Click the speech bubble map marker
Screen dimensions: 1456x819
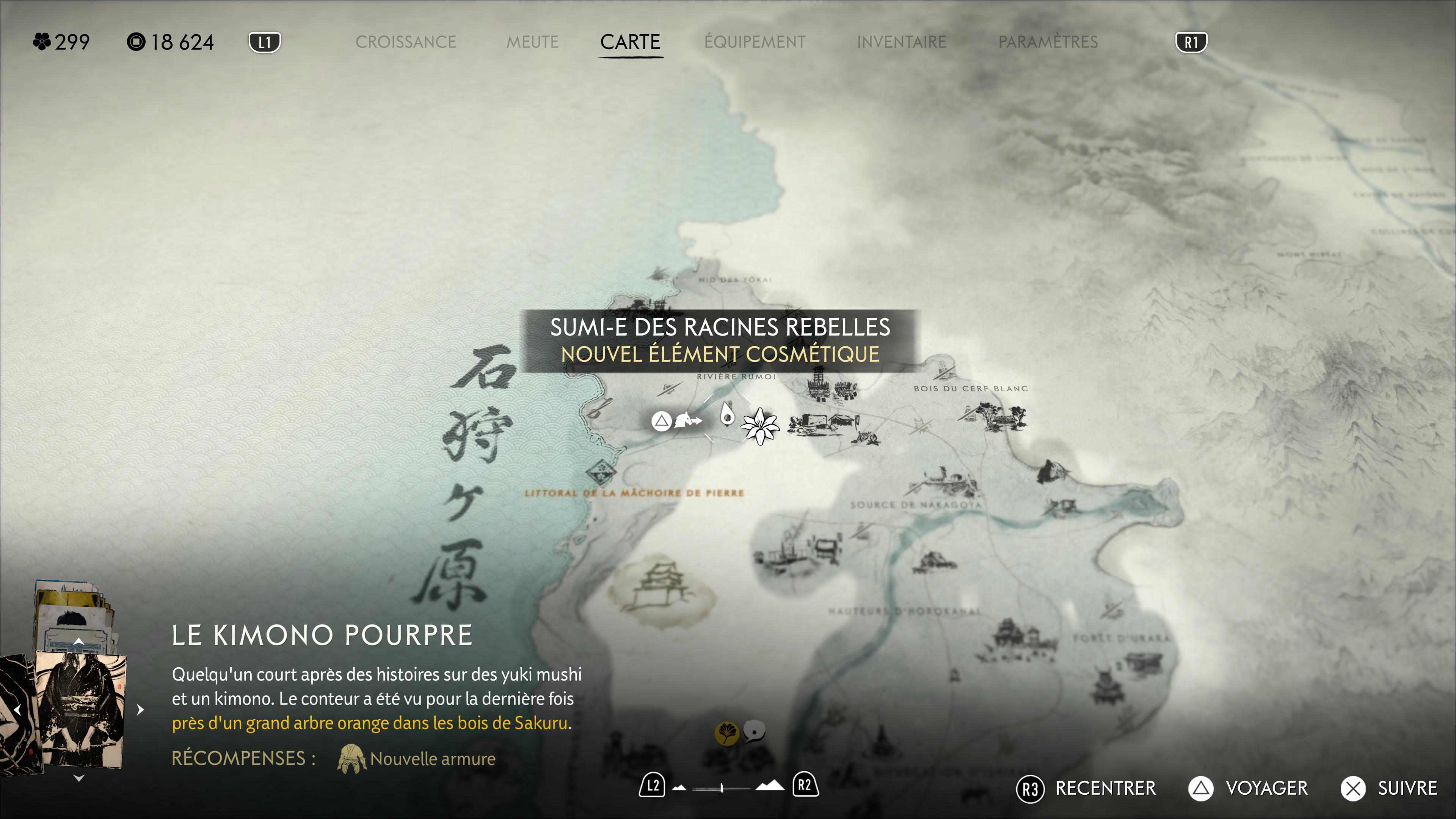(754, 731)
